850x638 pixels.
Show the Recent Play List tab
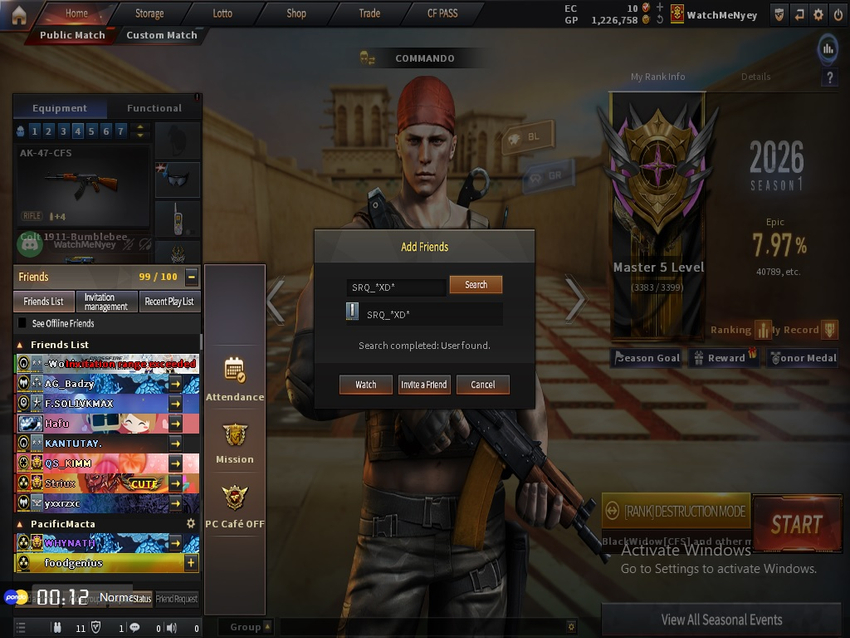(169, 302)
